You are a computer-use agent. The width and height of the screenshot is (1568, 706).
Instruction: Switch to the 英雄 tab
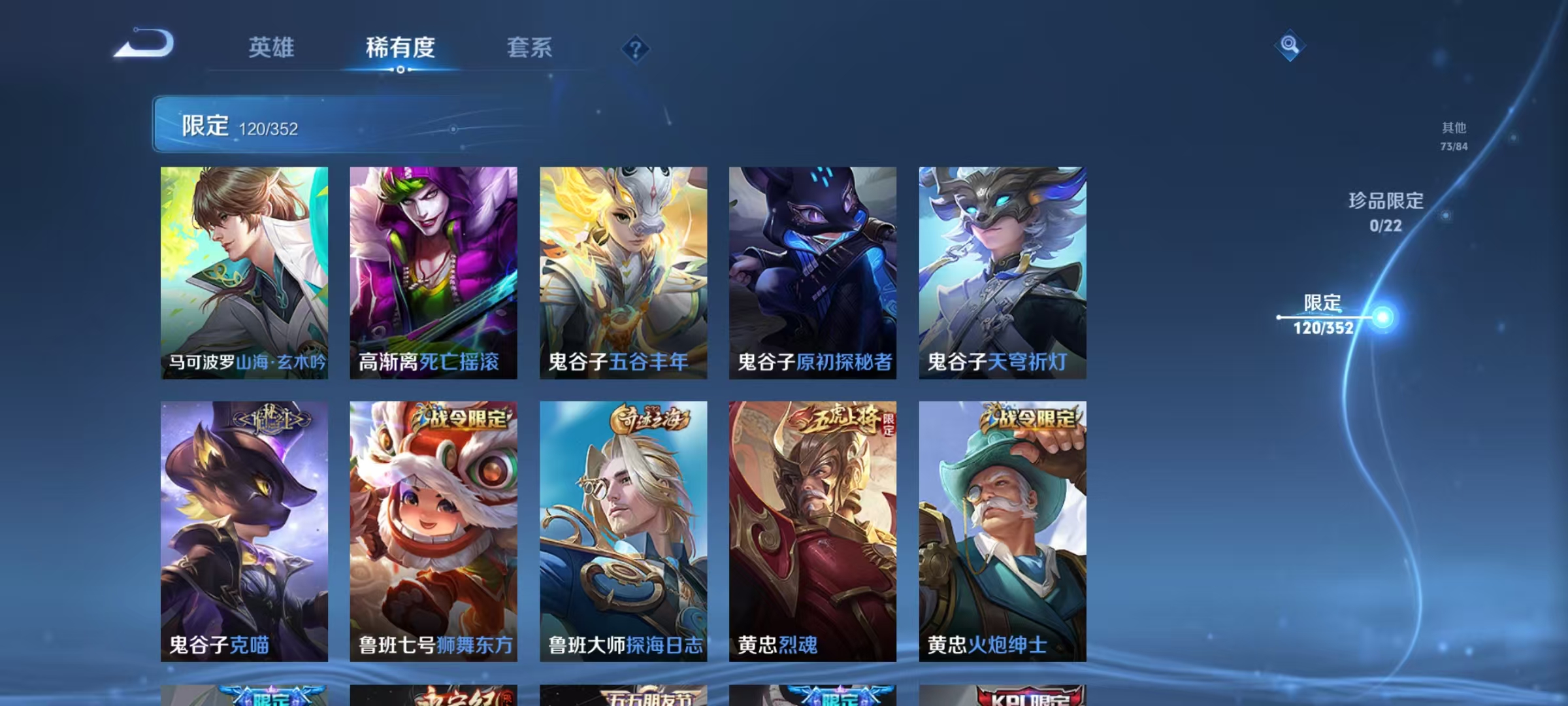tap(272, 47)
